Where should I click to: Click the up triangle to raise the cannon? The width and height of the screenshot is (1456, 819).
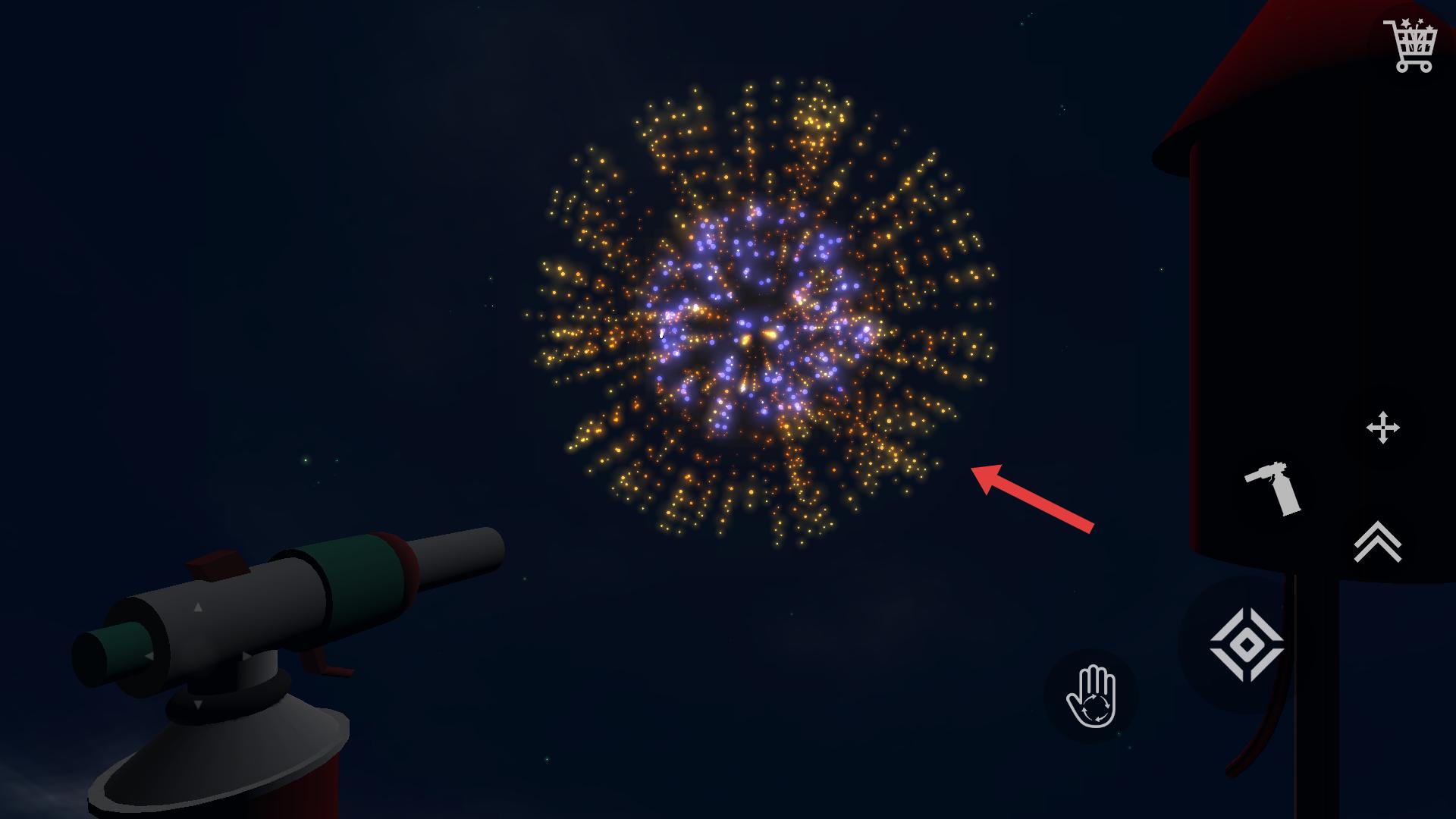coord(198,607)
